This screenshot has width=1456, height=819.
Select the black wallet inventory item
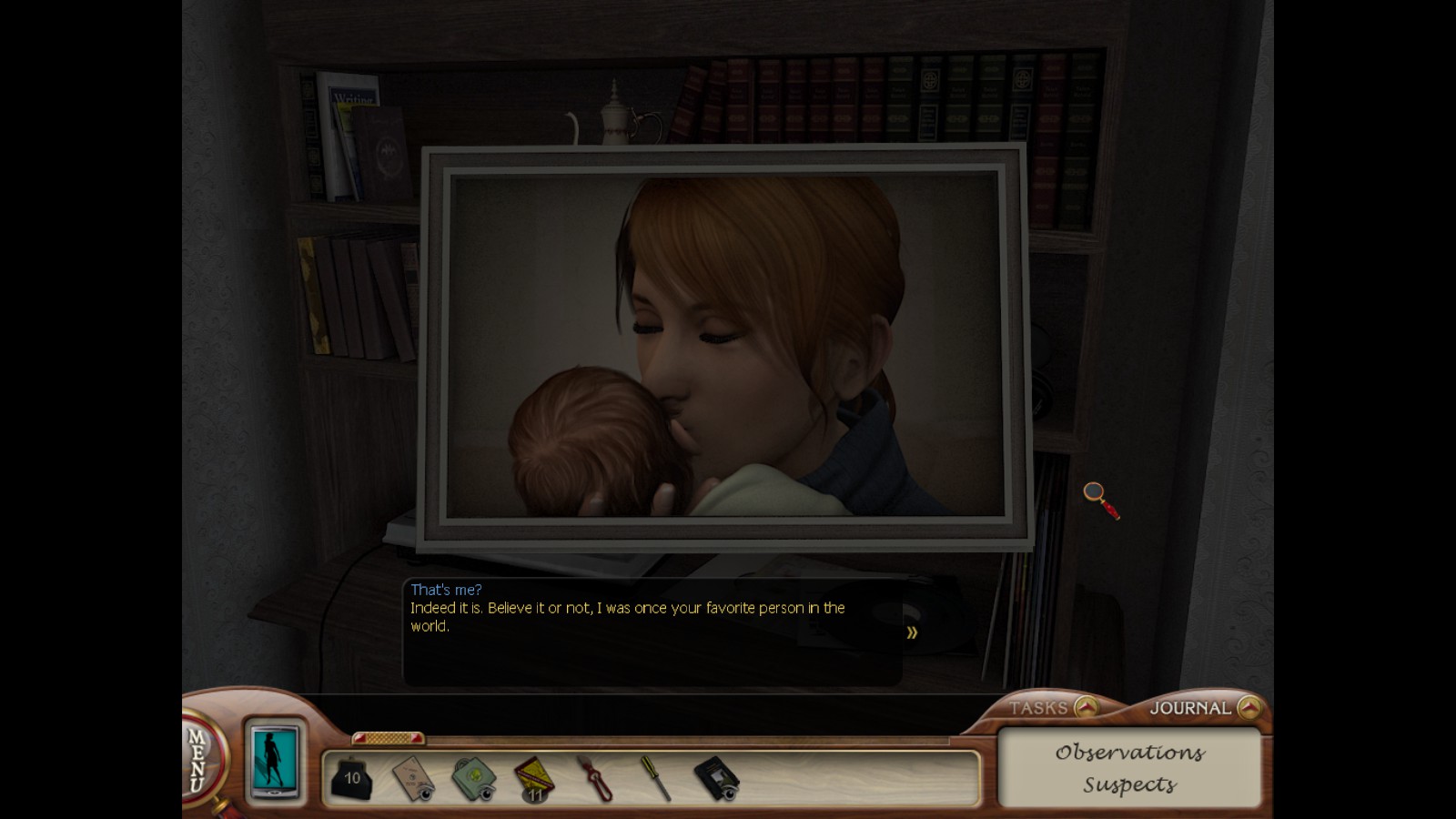tap(716, 779)
